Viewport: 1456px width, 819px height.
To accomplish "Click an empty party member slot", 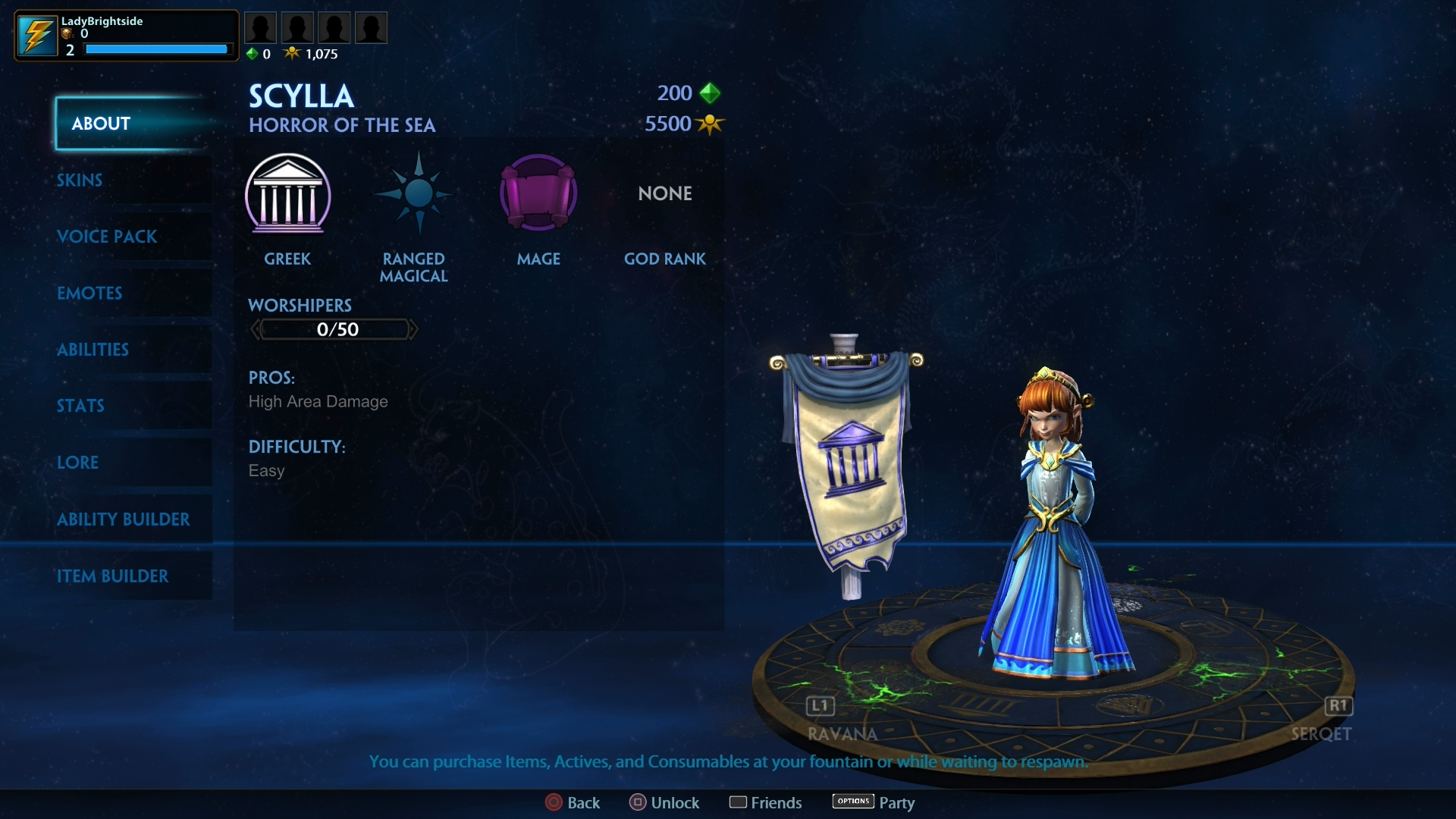I will tap(261, 27).
